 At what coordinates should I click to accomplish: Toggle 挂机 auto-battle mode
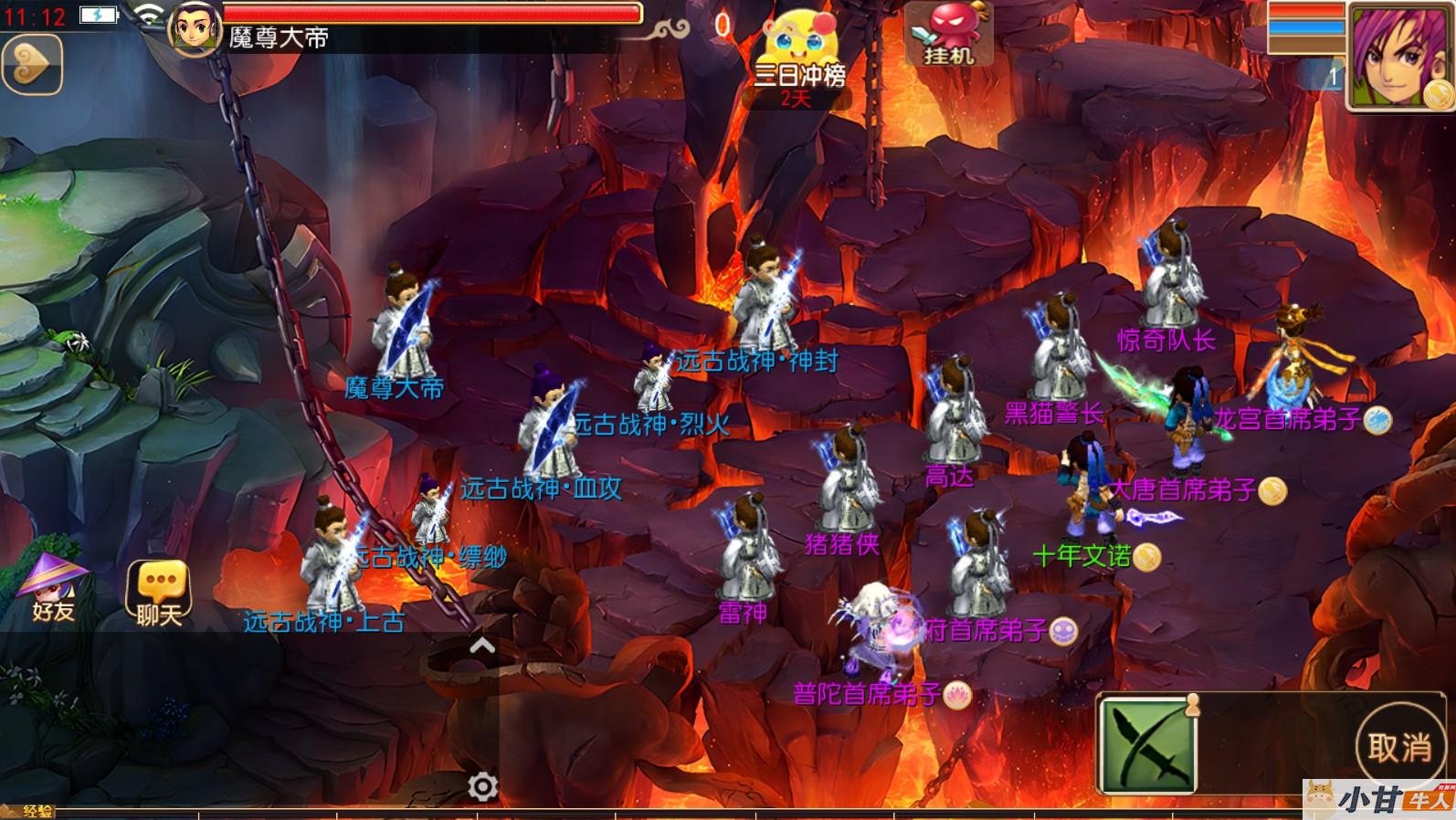(948, 35)
